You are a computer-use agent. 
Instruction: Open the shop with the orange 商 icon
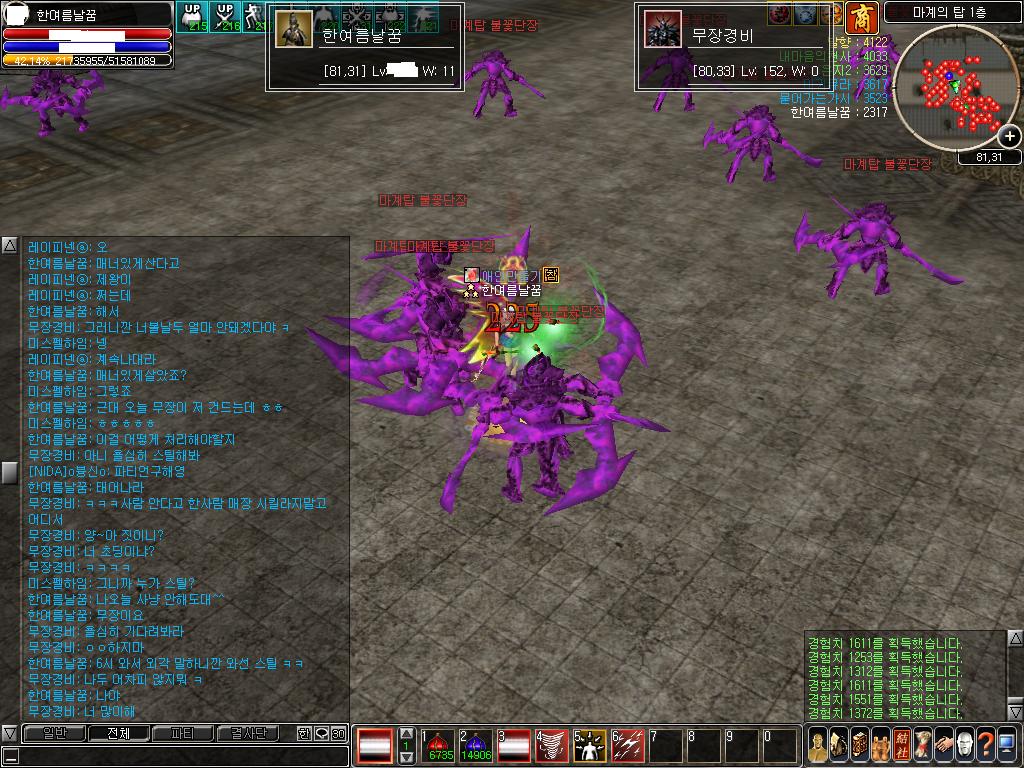[859, 17]
